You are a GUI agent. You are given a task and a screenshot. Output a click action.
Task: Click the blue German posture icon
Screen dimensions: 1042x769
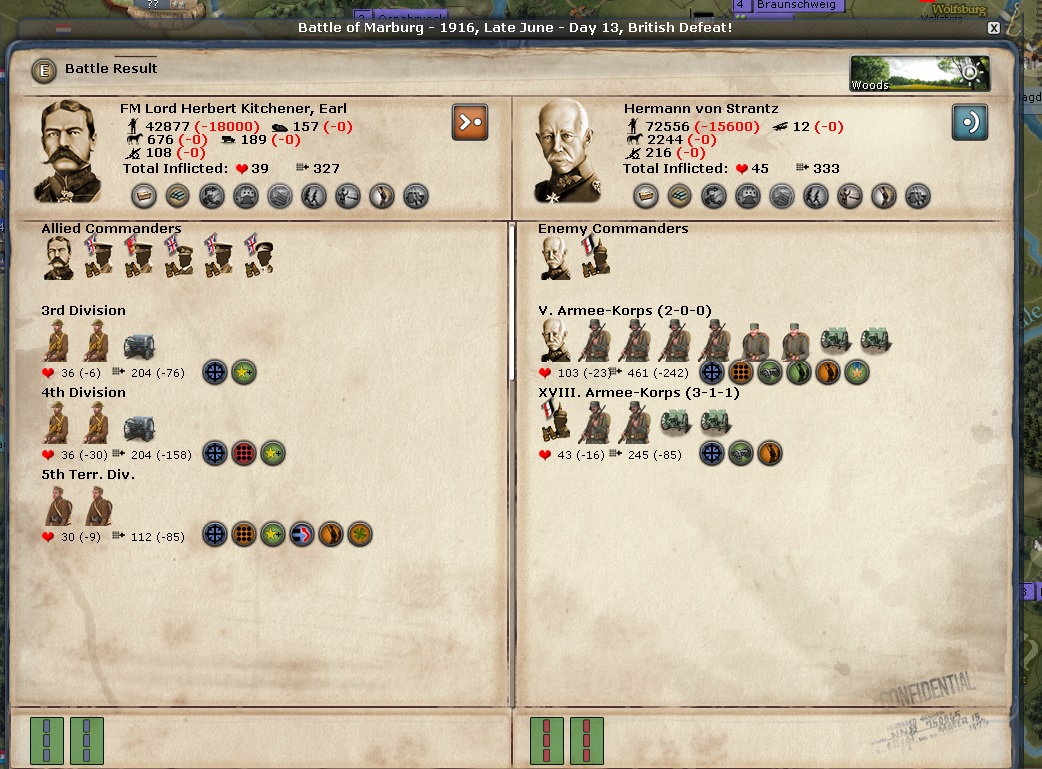[969, 122]
